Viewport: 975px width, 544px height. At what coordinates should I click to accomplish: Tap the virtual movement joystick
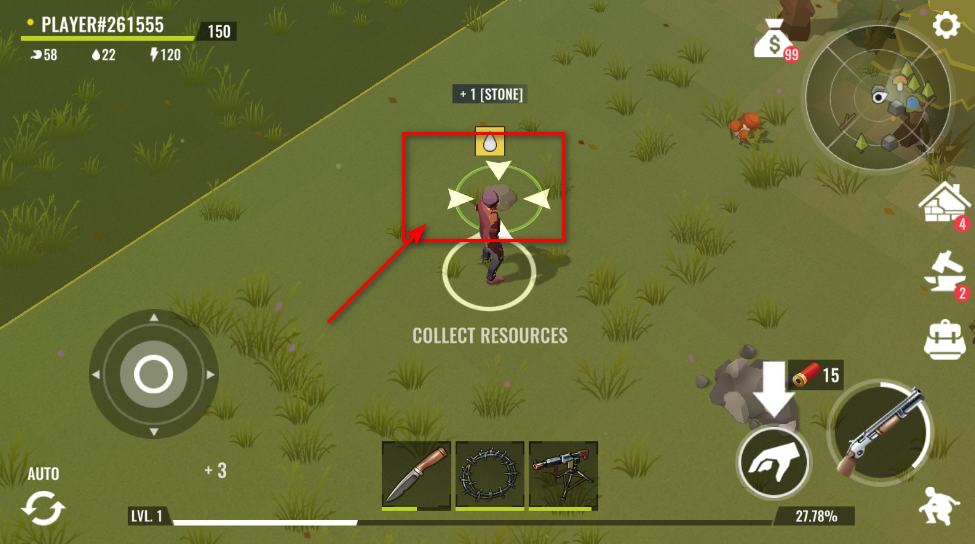[153, 375]
